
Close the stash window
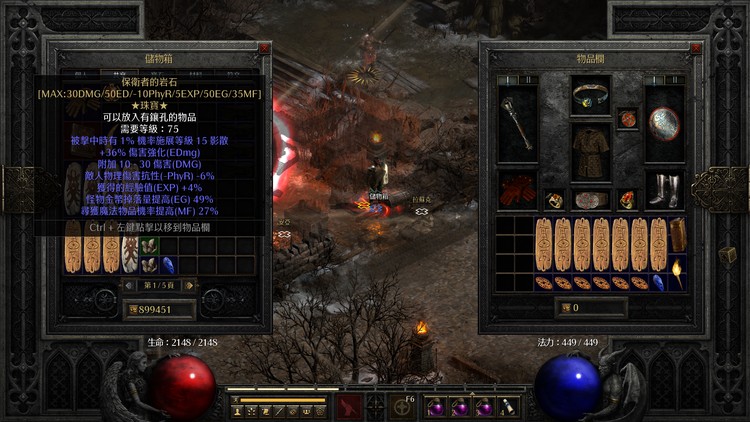coord(263,48)
